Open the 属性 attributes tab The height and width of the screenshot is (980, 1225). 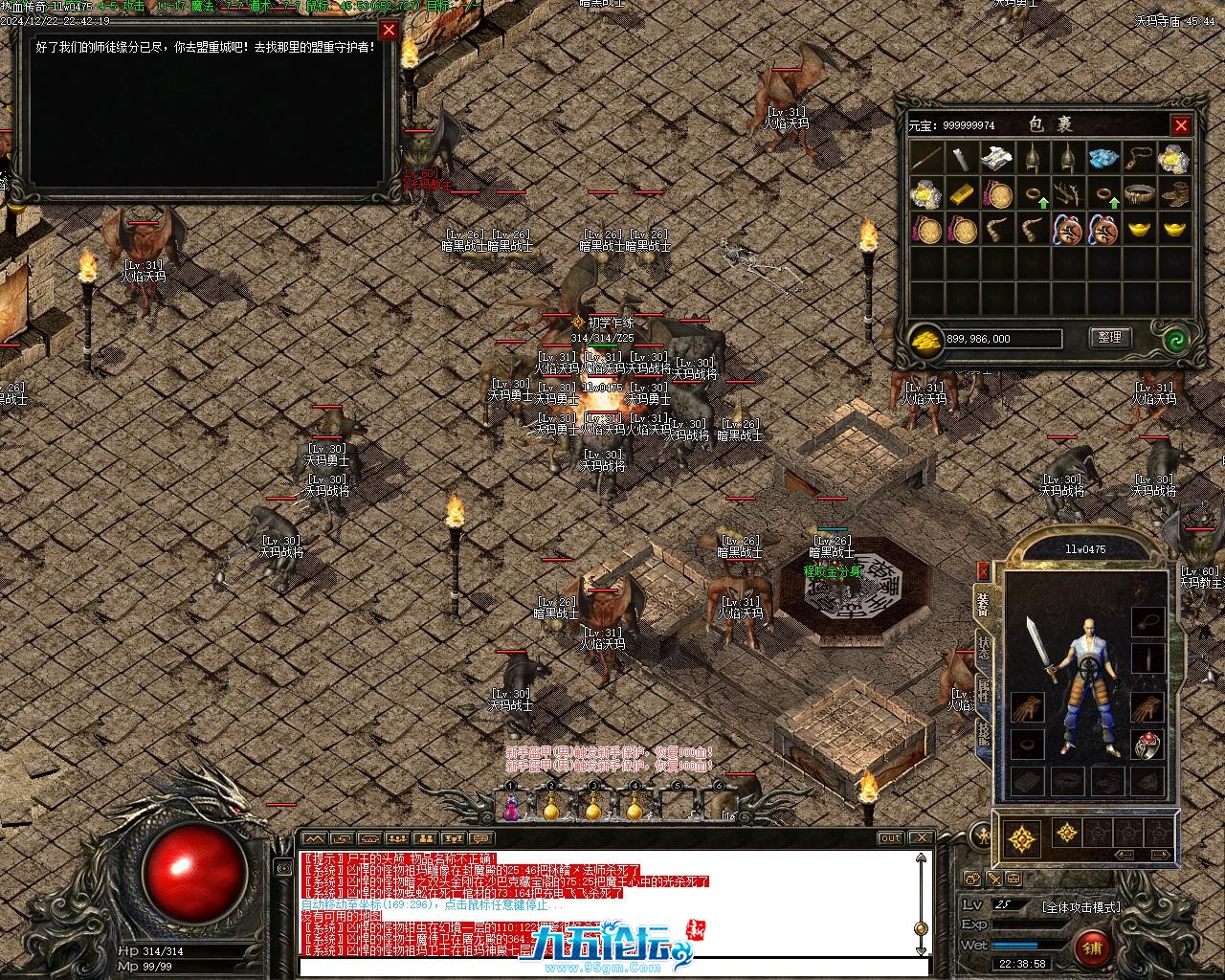pos(984,691)
